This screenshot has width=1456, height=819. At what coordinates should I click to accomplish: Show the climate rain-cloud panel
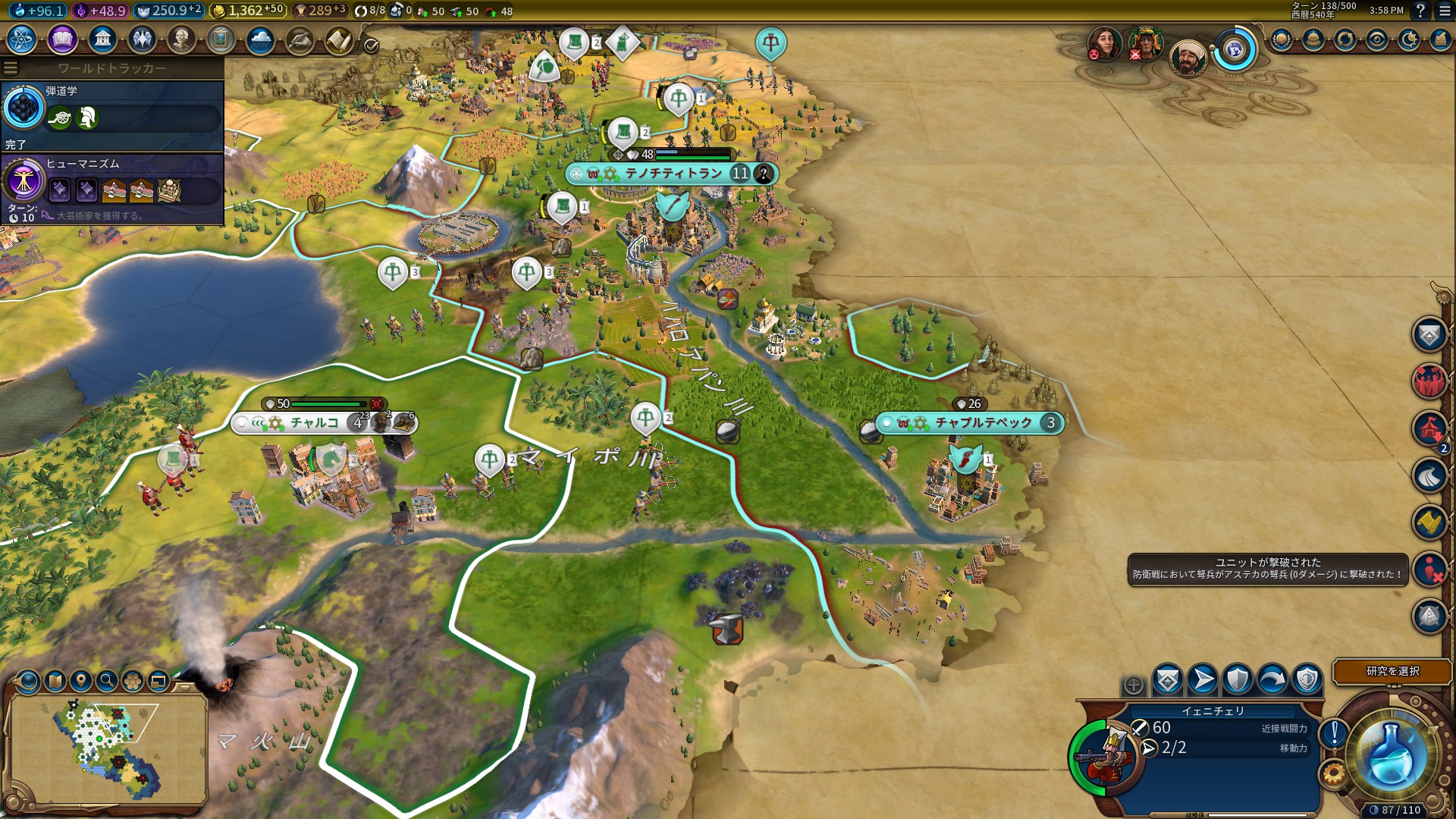pyautogui.click(x=260, y=39)
